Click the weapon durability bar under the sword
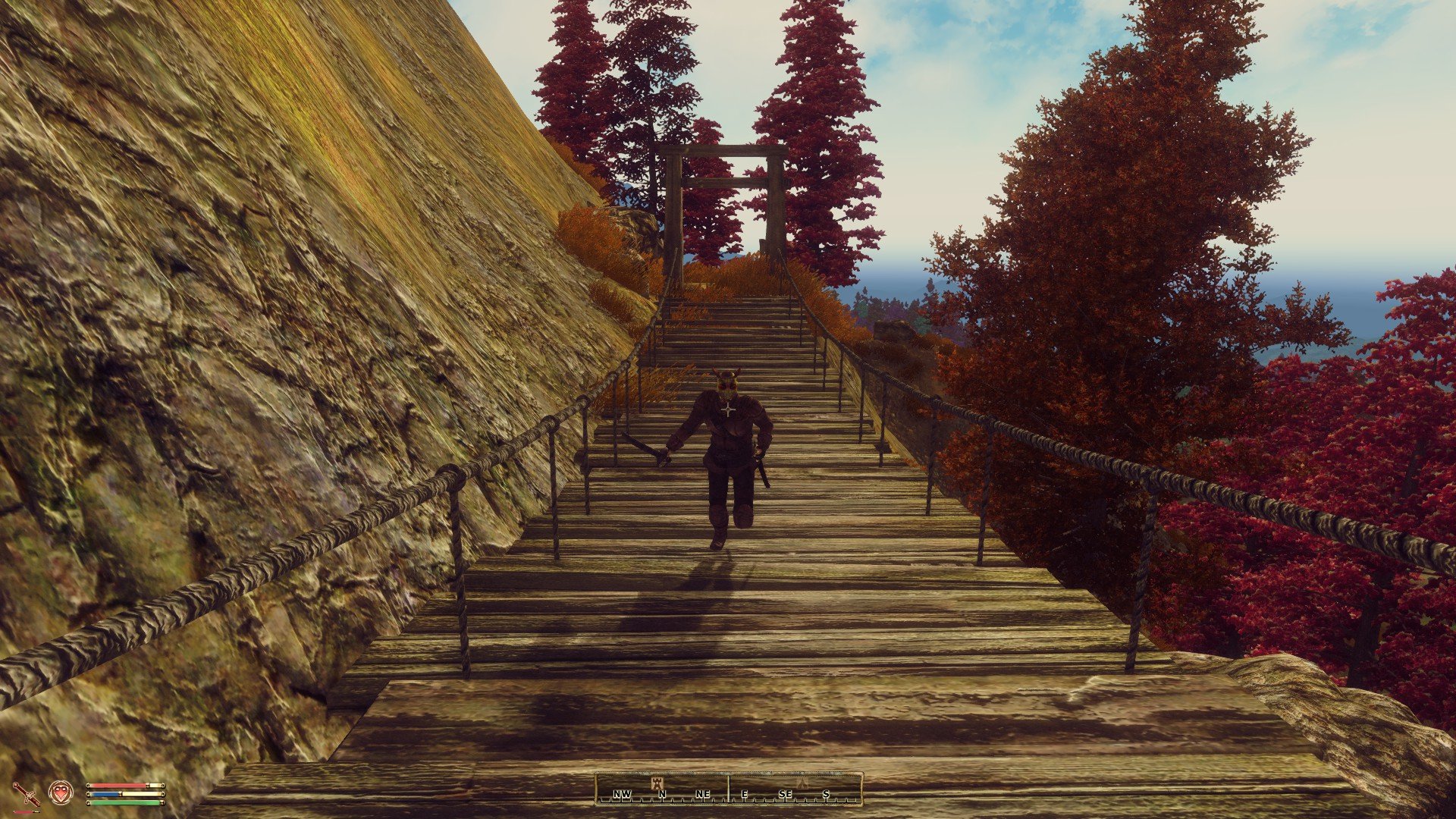Viewport: 1456px width, 819px height. coord(26,811)
